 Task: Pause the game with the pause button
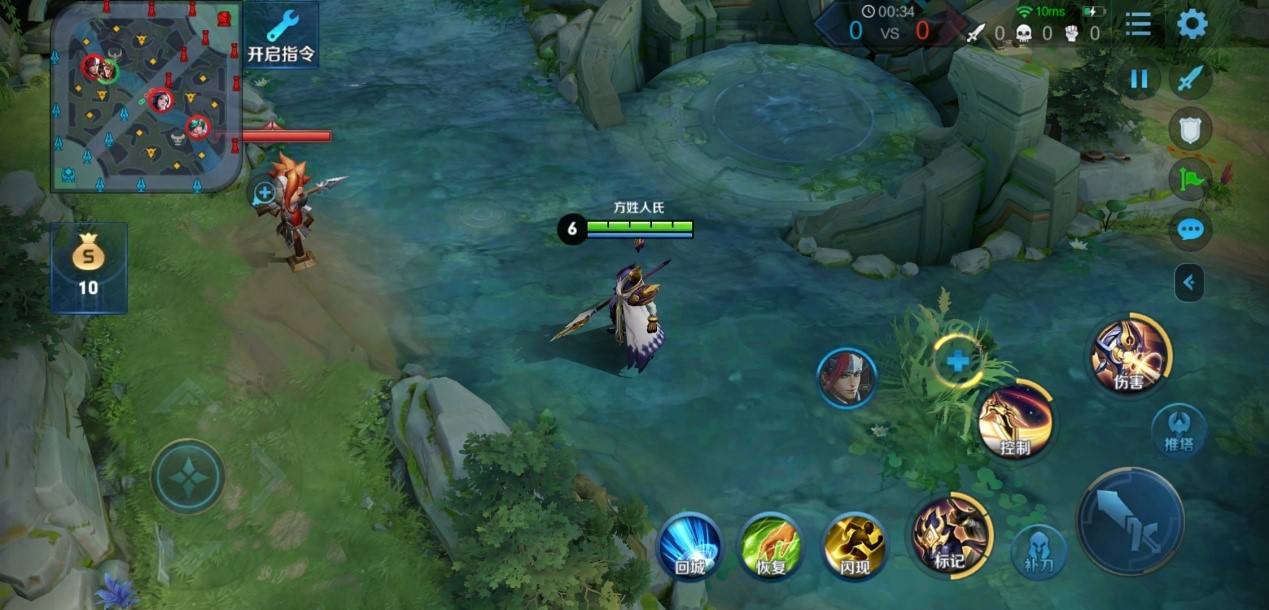pos(1138,79)
